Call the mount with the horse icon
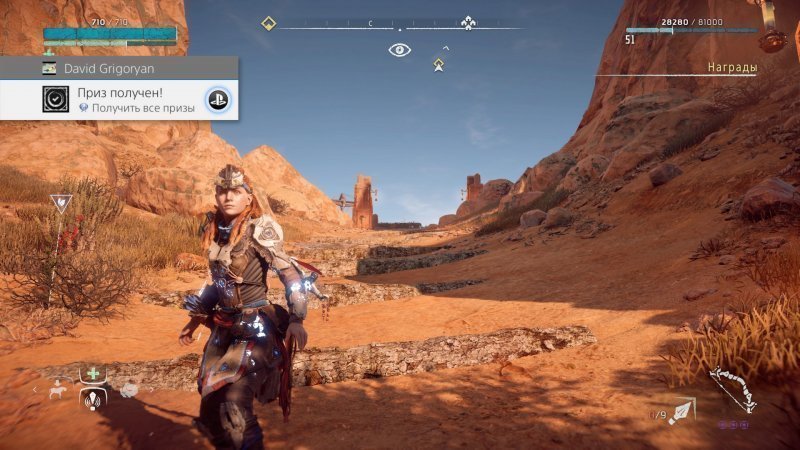Image resolution: width=800 pixels, height=450 pixels. [x=58, y=390]
